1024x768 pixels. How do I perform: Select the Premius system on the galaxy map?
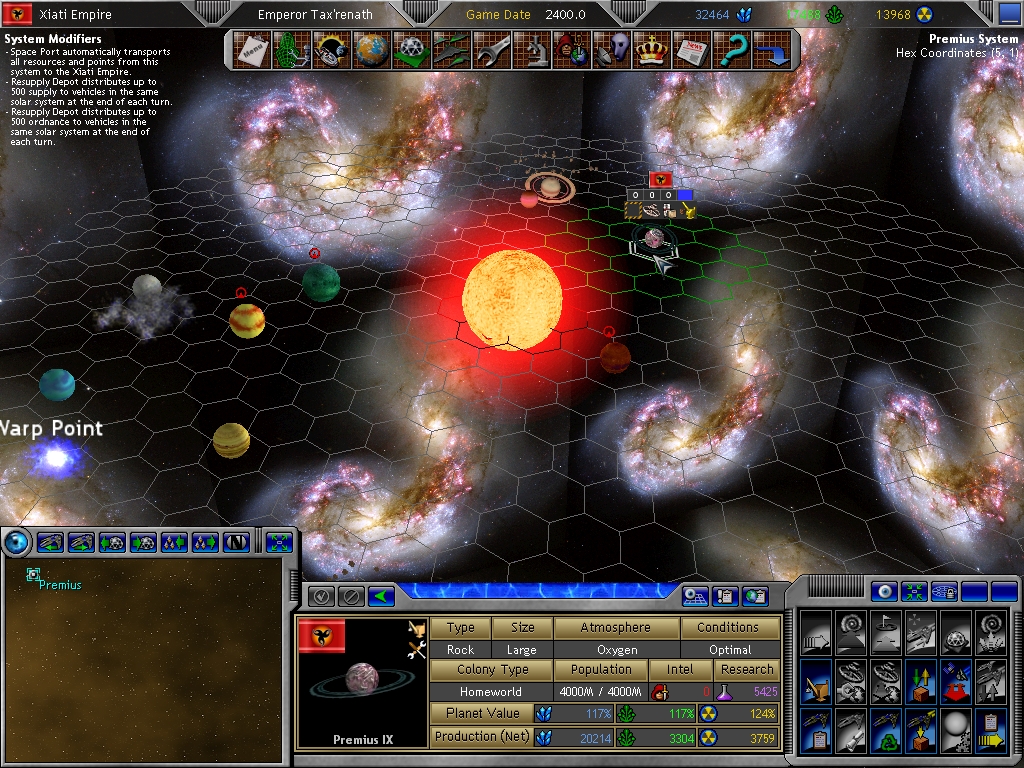point(34,575)
